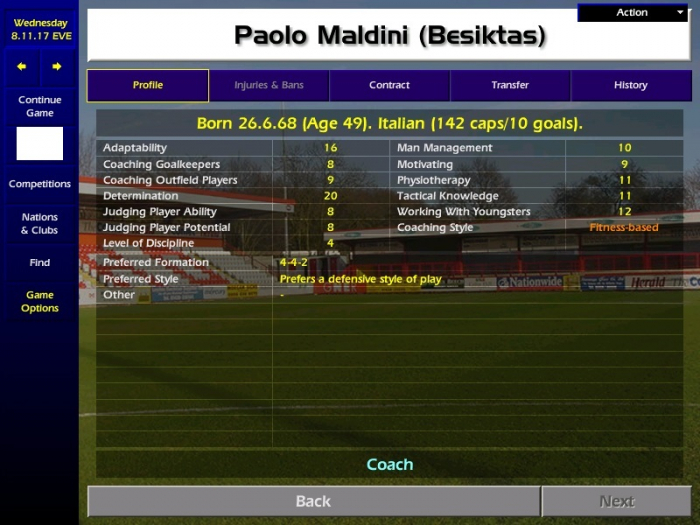Click the right yellow arrow button
This screenshot has width=700, height=525.
[57, 67]
